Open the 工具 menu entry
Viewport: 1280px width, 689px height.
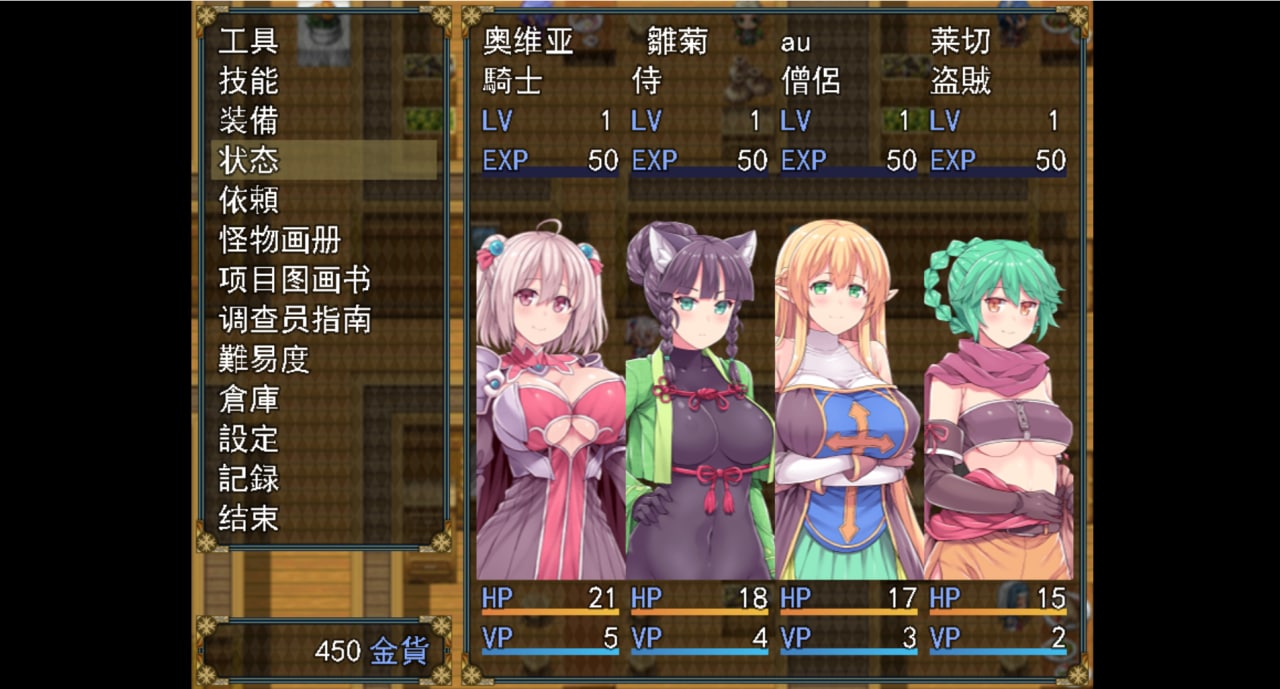tap(249, 41)
